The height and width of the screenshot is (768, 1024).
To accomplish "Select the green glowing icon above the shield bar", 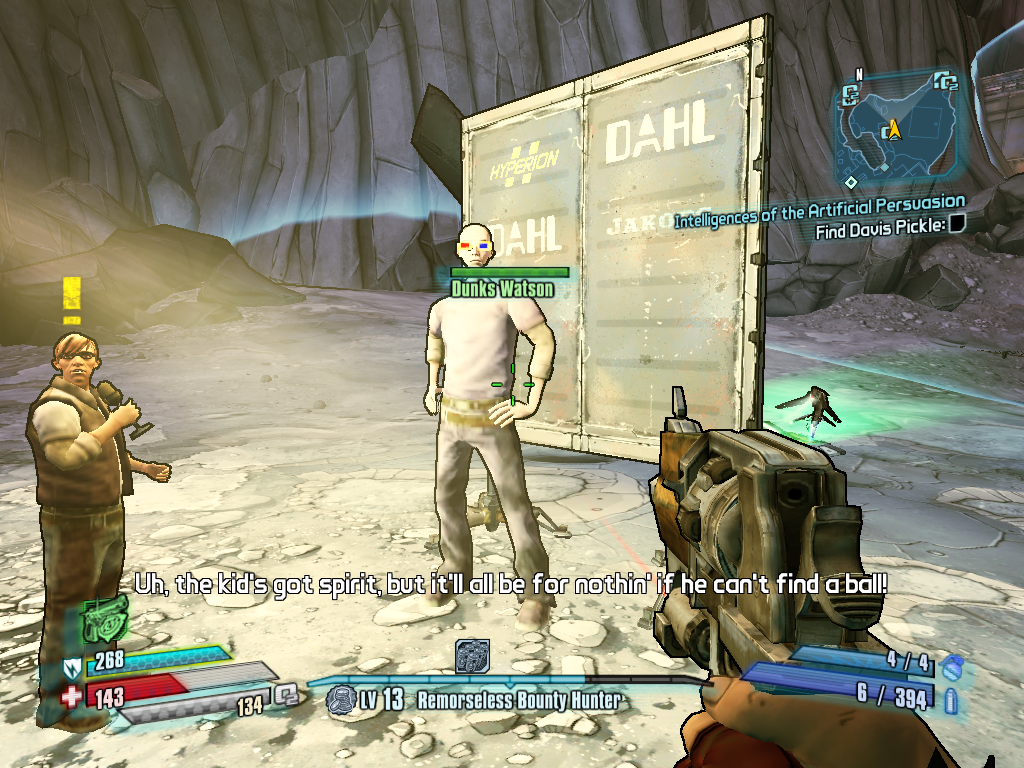I will coord(103,620).
